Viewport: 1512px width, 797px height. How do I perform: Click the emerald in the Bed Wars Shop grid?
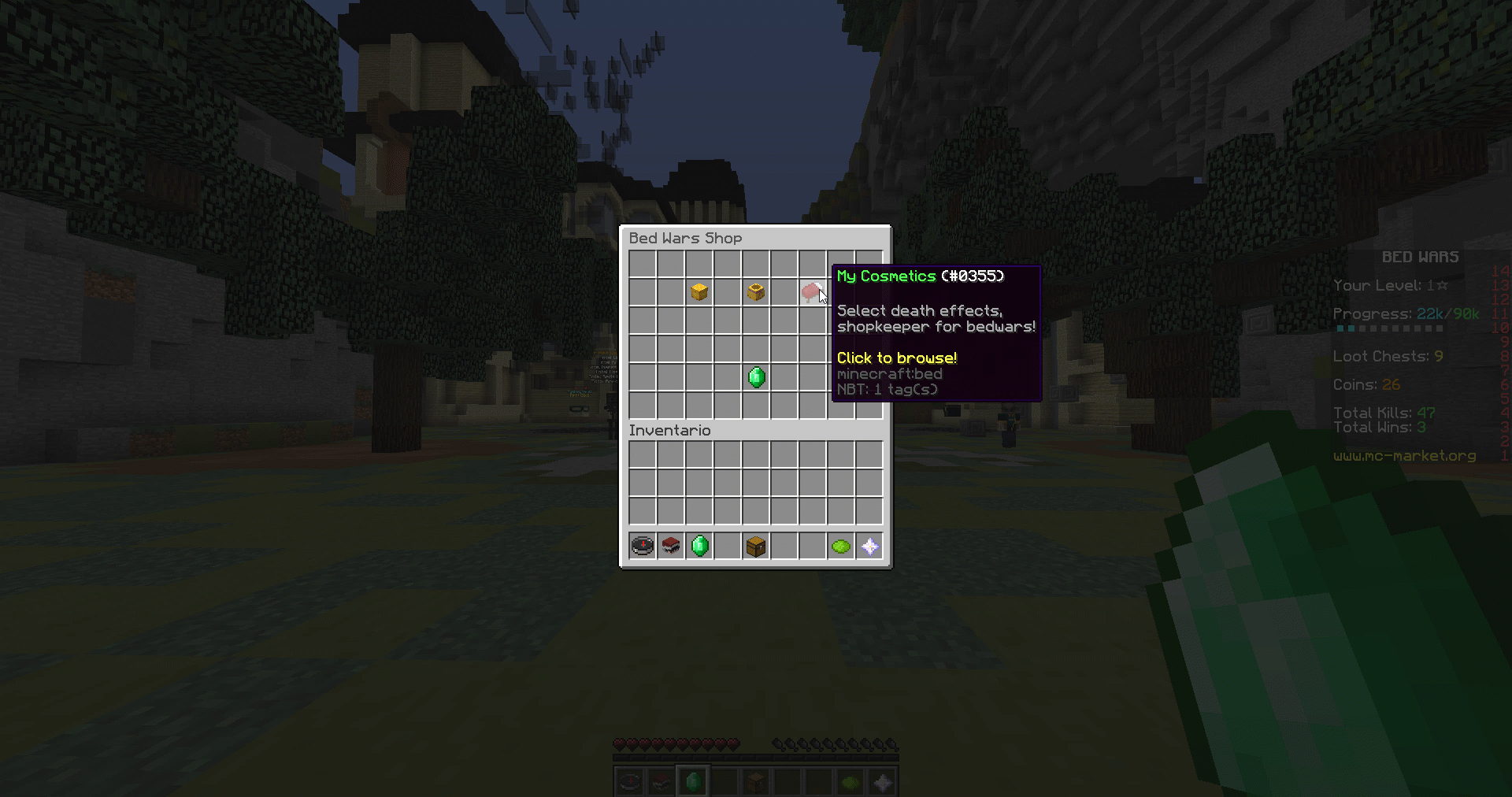756,377
